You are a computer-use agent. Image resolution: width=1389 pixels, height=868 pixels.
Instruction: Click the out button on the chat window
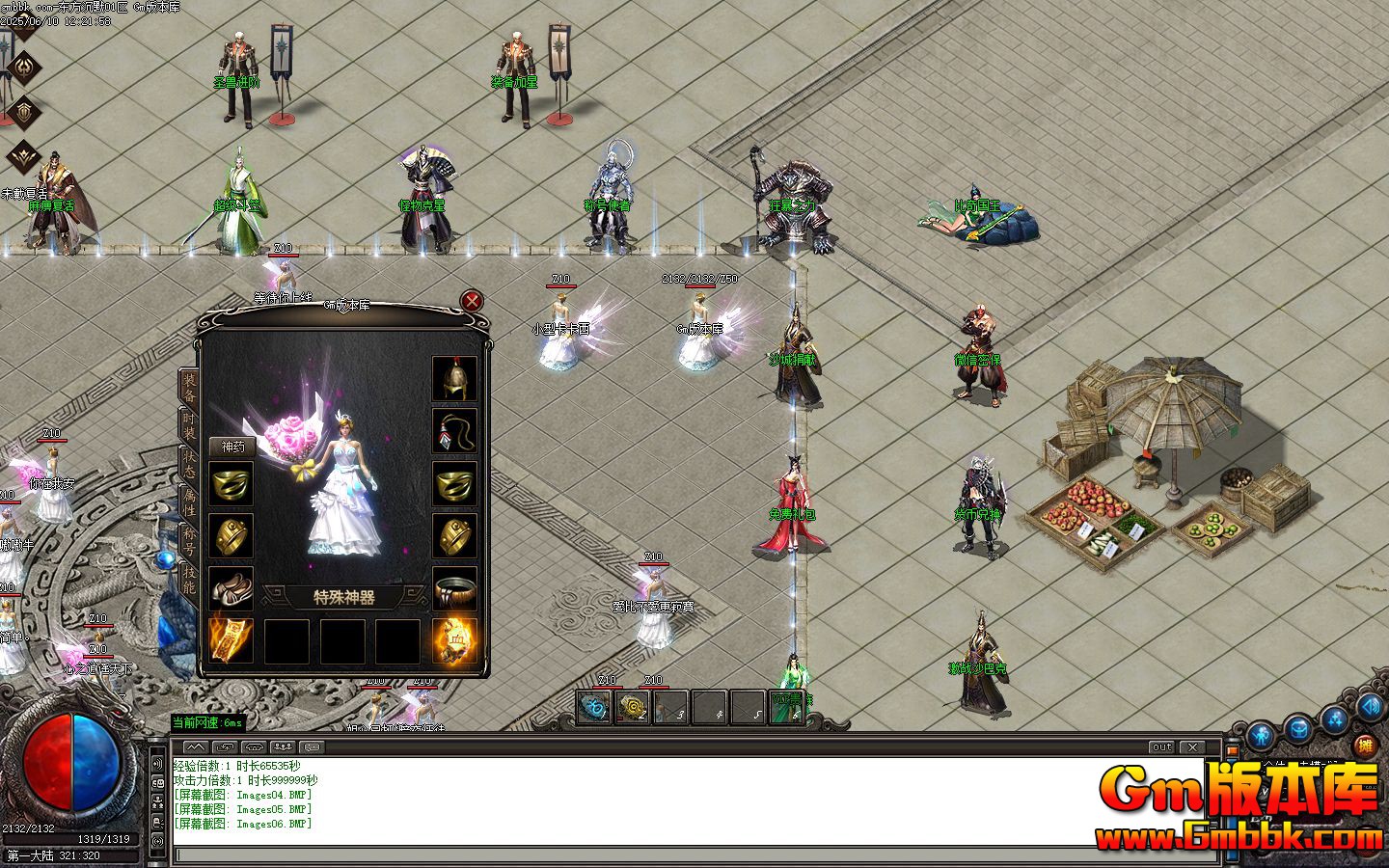point(1160,746)
